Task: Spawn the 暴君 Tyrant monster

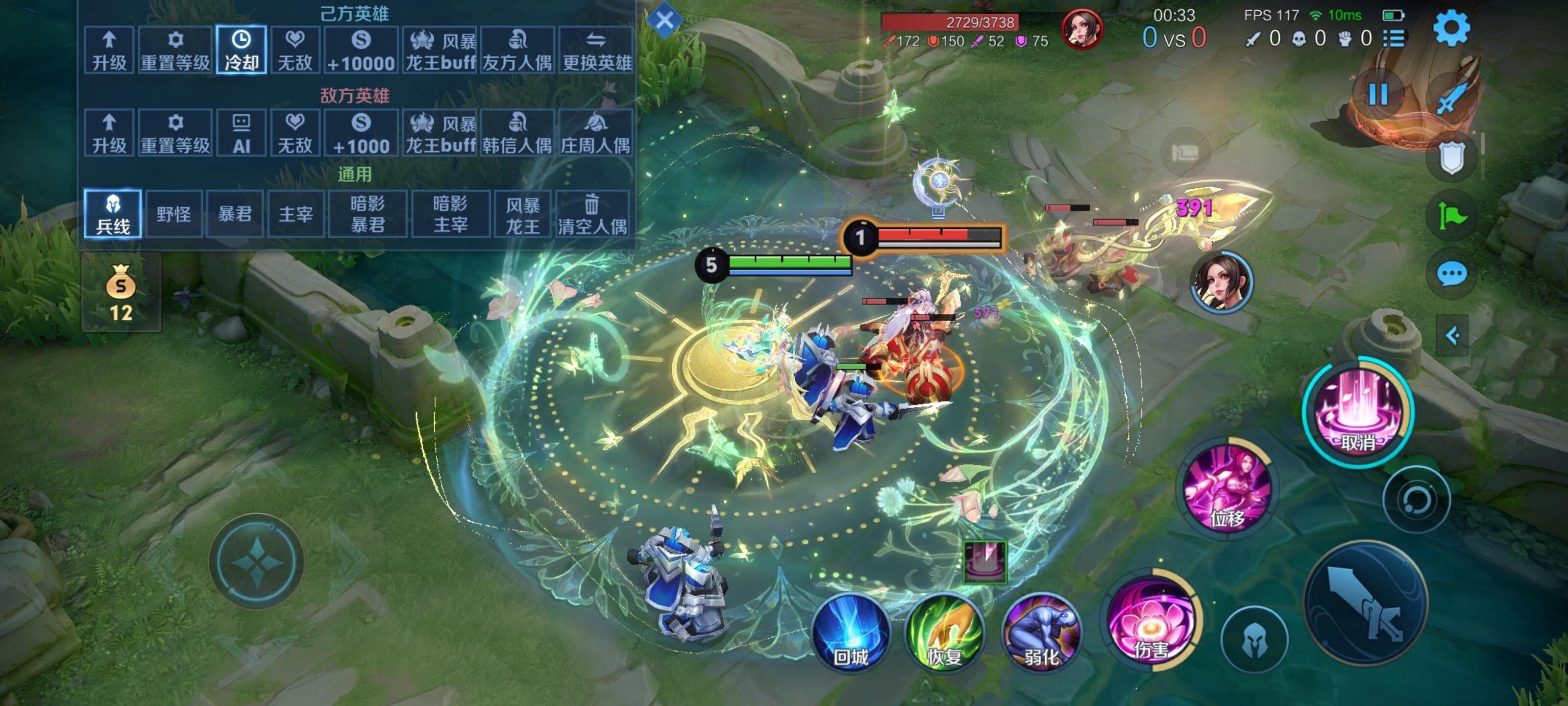Action: coord(235,214)
